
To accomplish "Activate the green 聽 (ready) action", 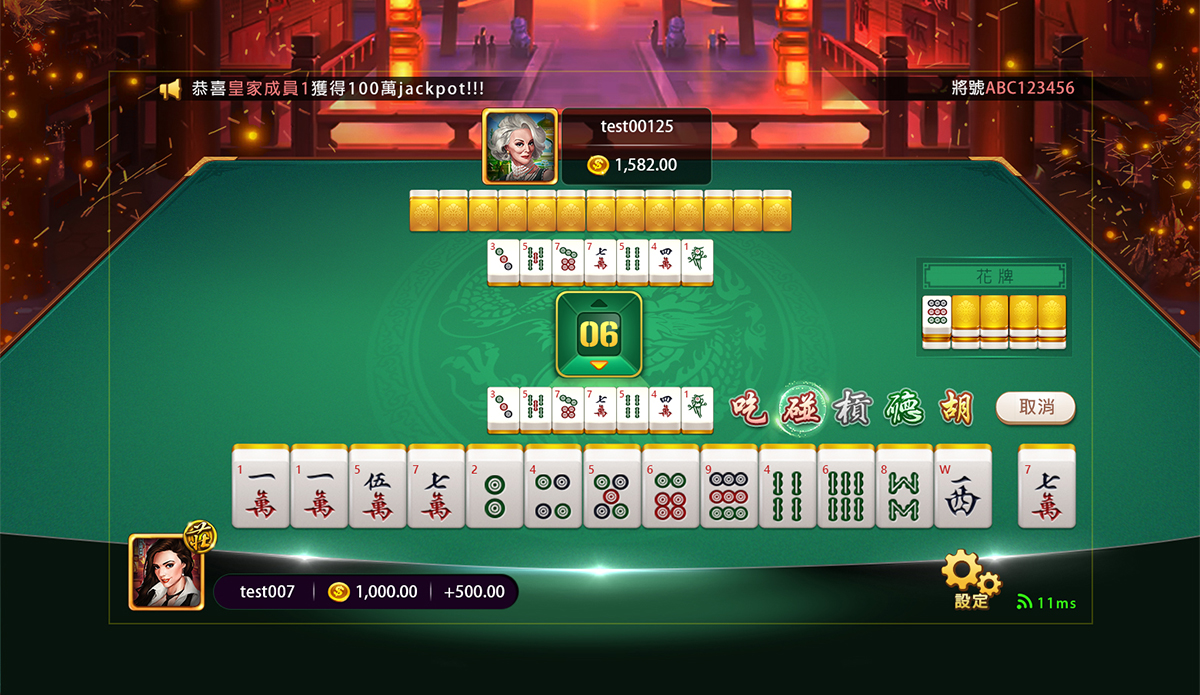I will click(x=903, y=407).
